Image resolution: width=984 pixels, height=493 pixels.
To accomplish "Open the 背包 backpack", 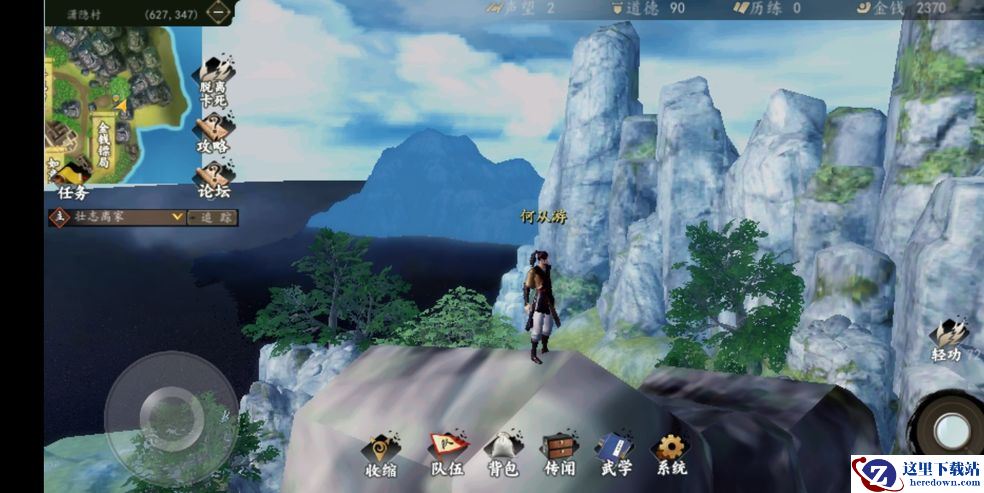I will (501, 456).
